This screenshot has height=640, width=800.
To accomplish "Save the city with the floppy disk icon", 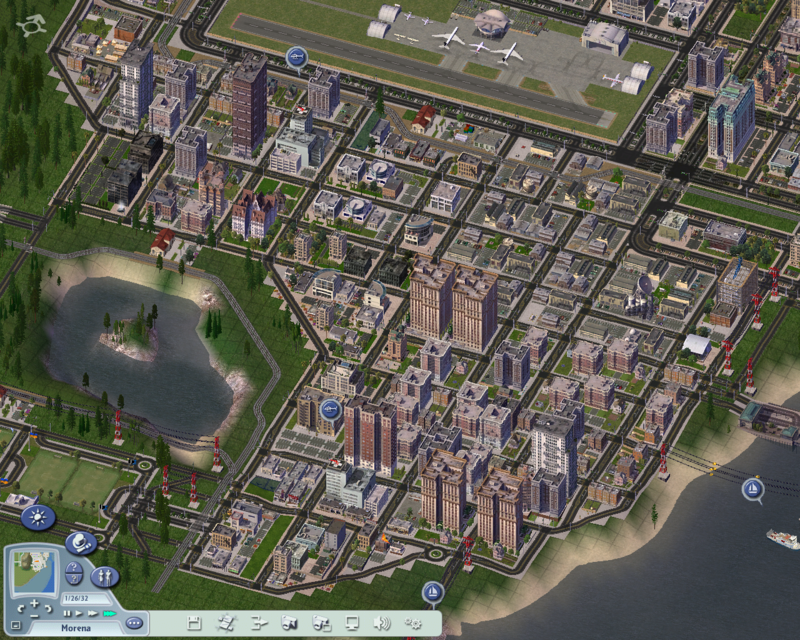I will click(x=194, y=623).
